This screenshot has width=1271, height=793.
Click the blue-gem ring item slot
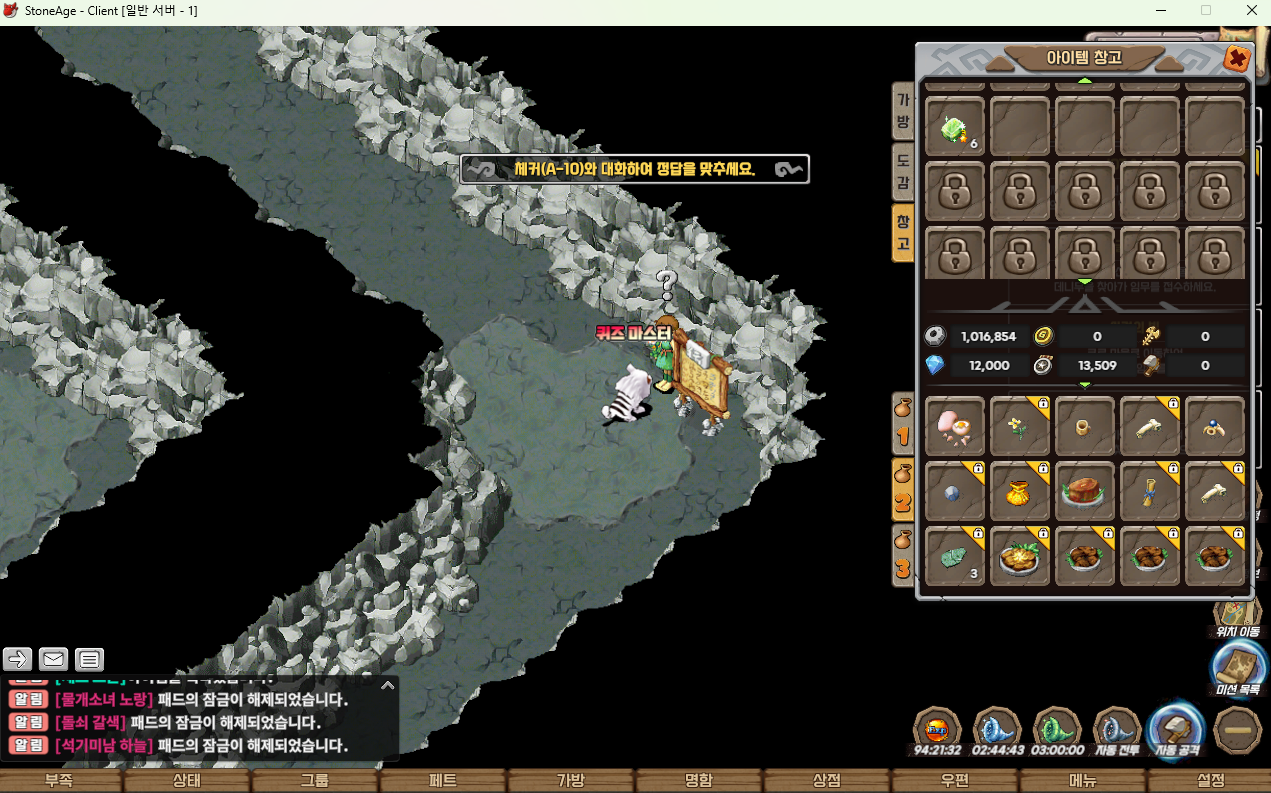1215,427
